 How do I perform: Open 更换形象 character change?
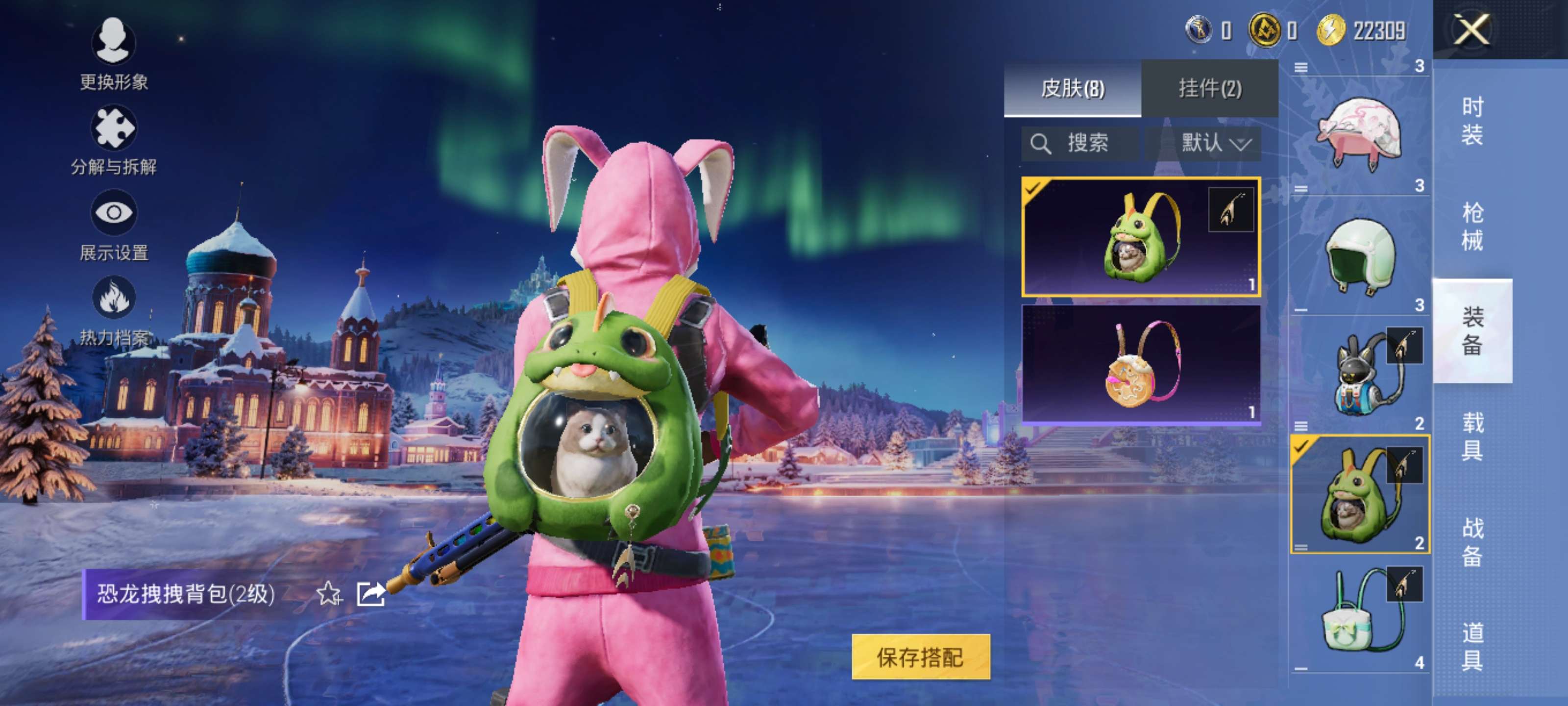113,53
